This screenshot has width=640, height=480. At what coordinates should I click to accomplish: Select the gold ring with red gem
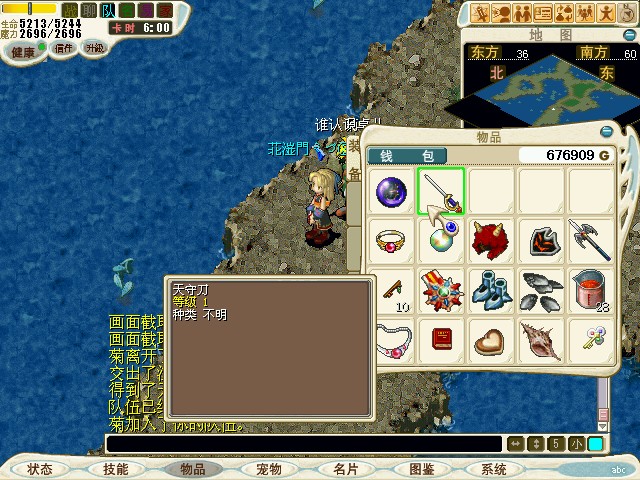390,241
